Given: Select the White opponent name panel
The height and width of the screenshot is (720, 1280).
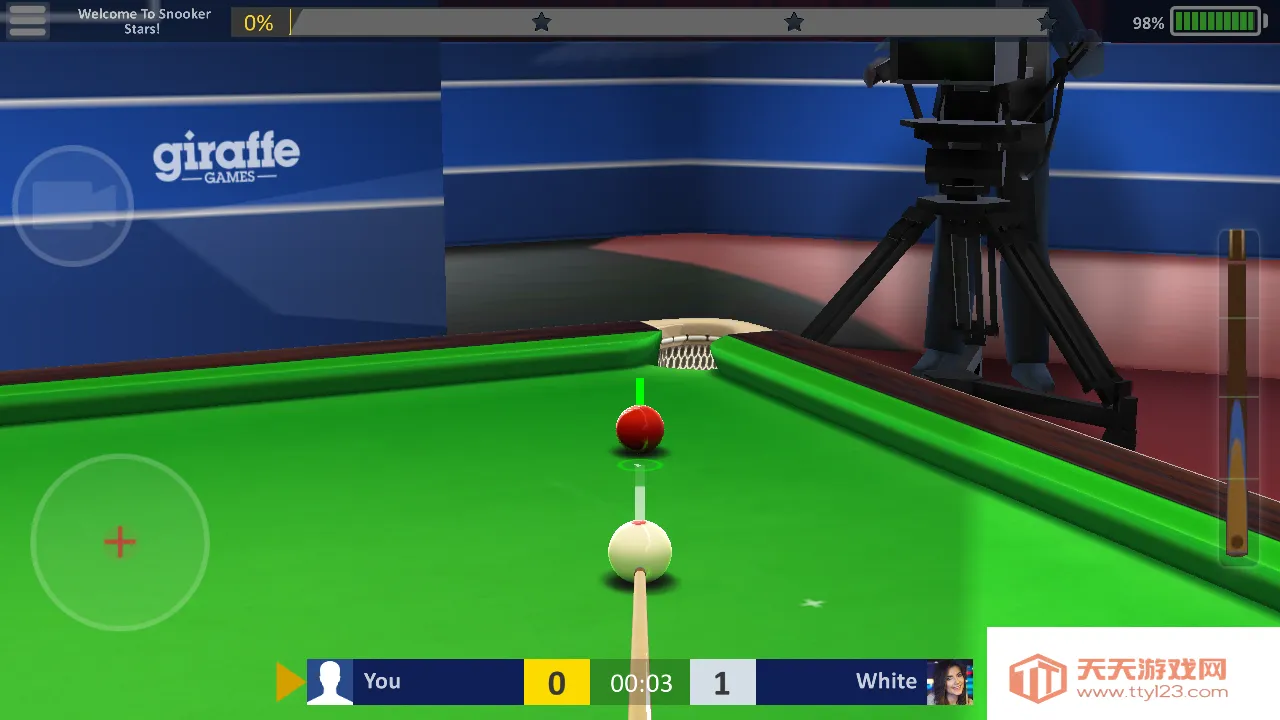Looking at the screenshot, I should click(885, 681).
